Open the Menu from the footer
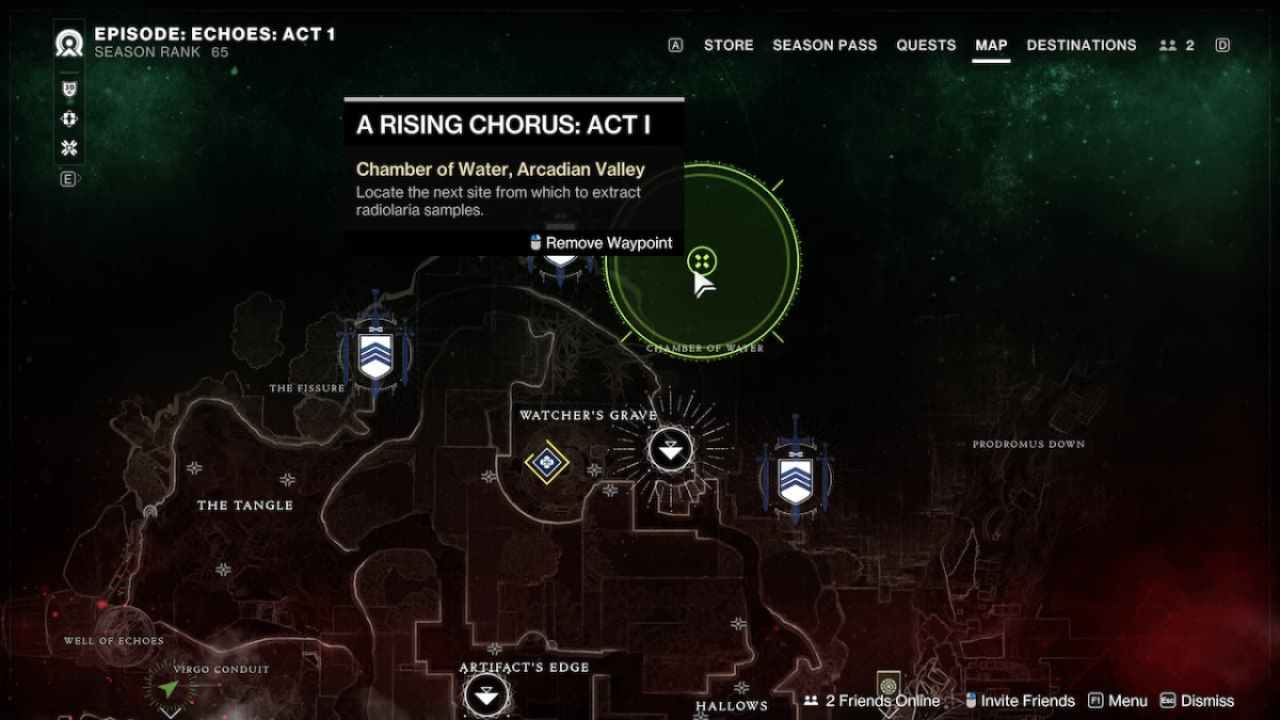1280x720 pixels. [1118, 701]
